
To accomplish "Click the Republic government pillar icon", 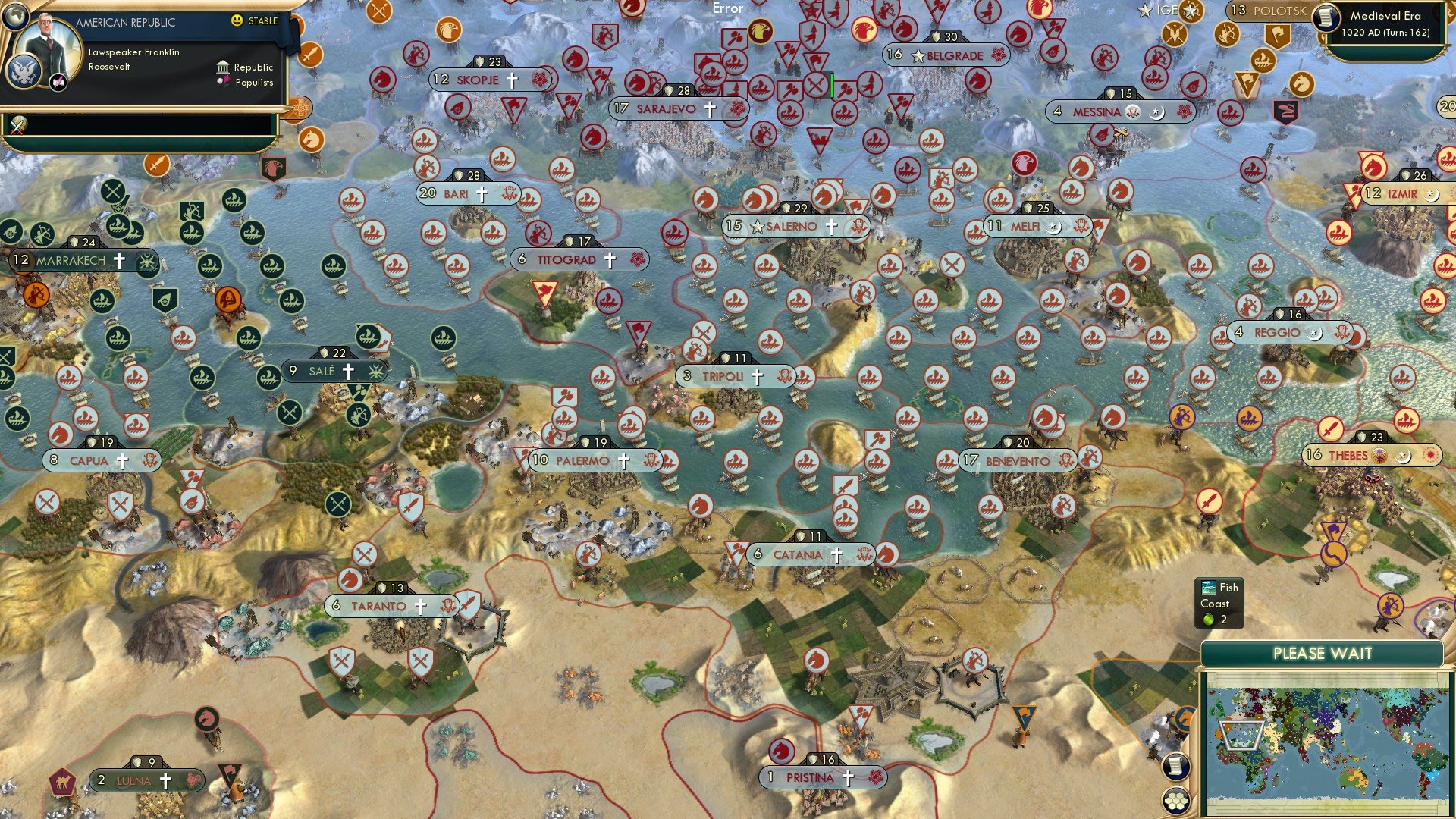I will (x=223, y=68).
